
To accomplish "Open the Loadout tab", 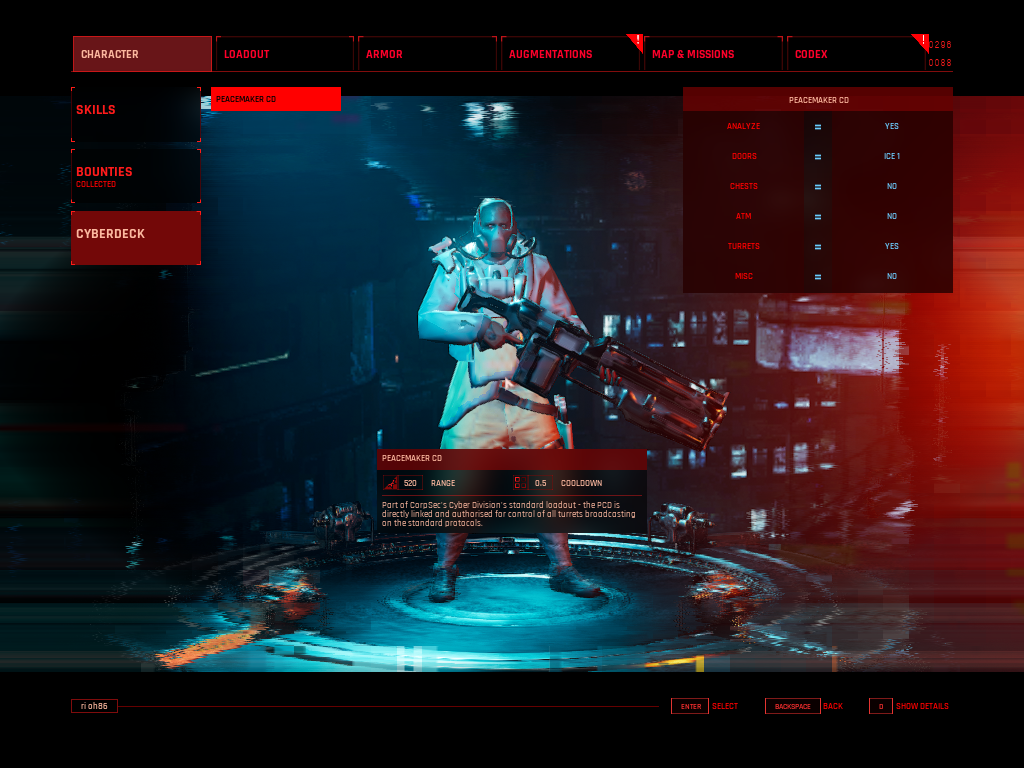I will [285, 54].
